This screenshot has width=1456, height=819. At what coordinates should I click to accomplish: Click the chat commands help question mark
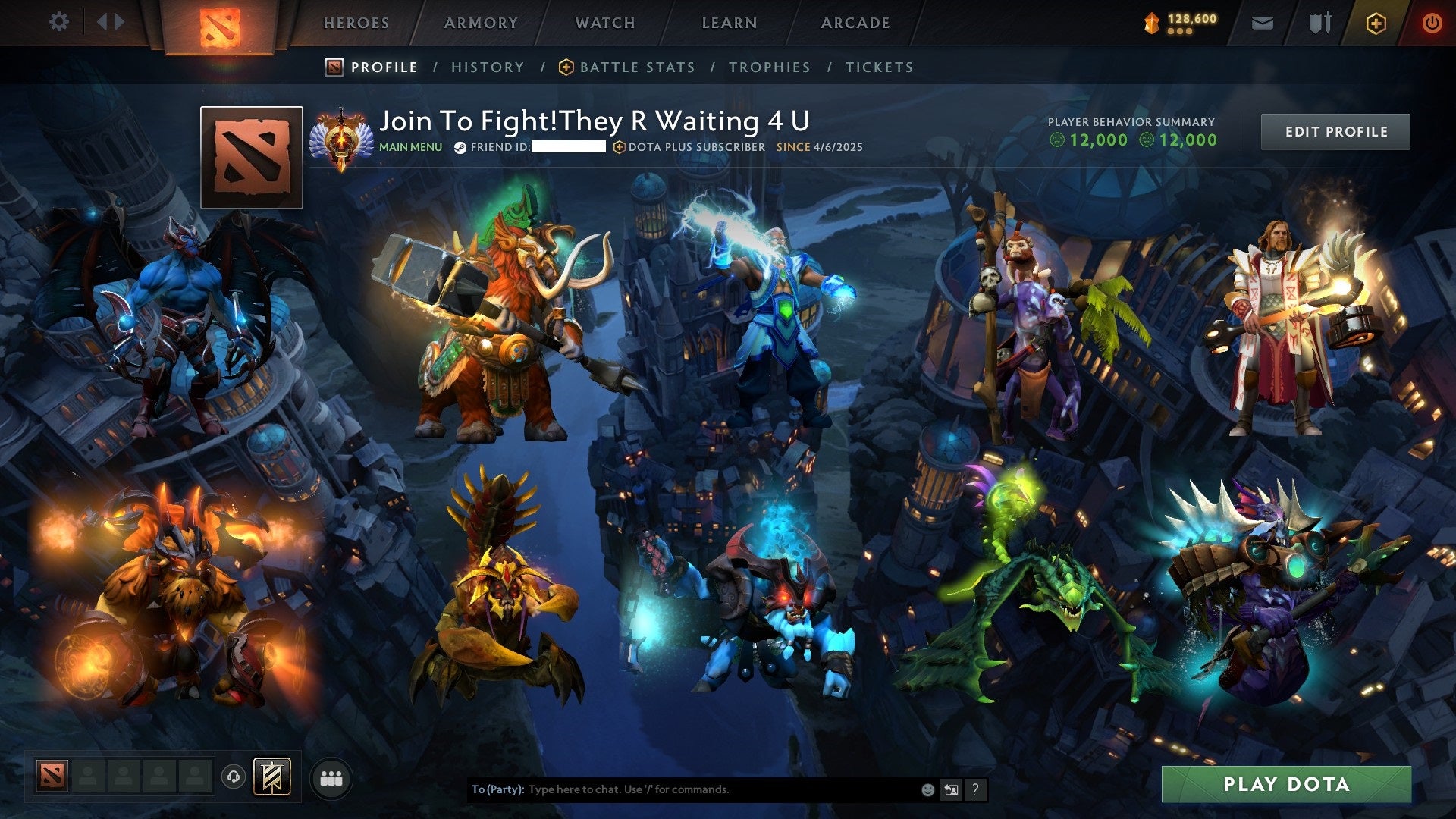tap(974, 789)
